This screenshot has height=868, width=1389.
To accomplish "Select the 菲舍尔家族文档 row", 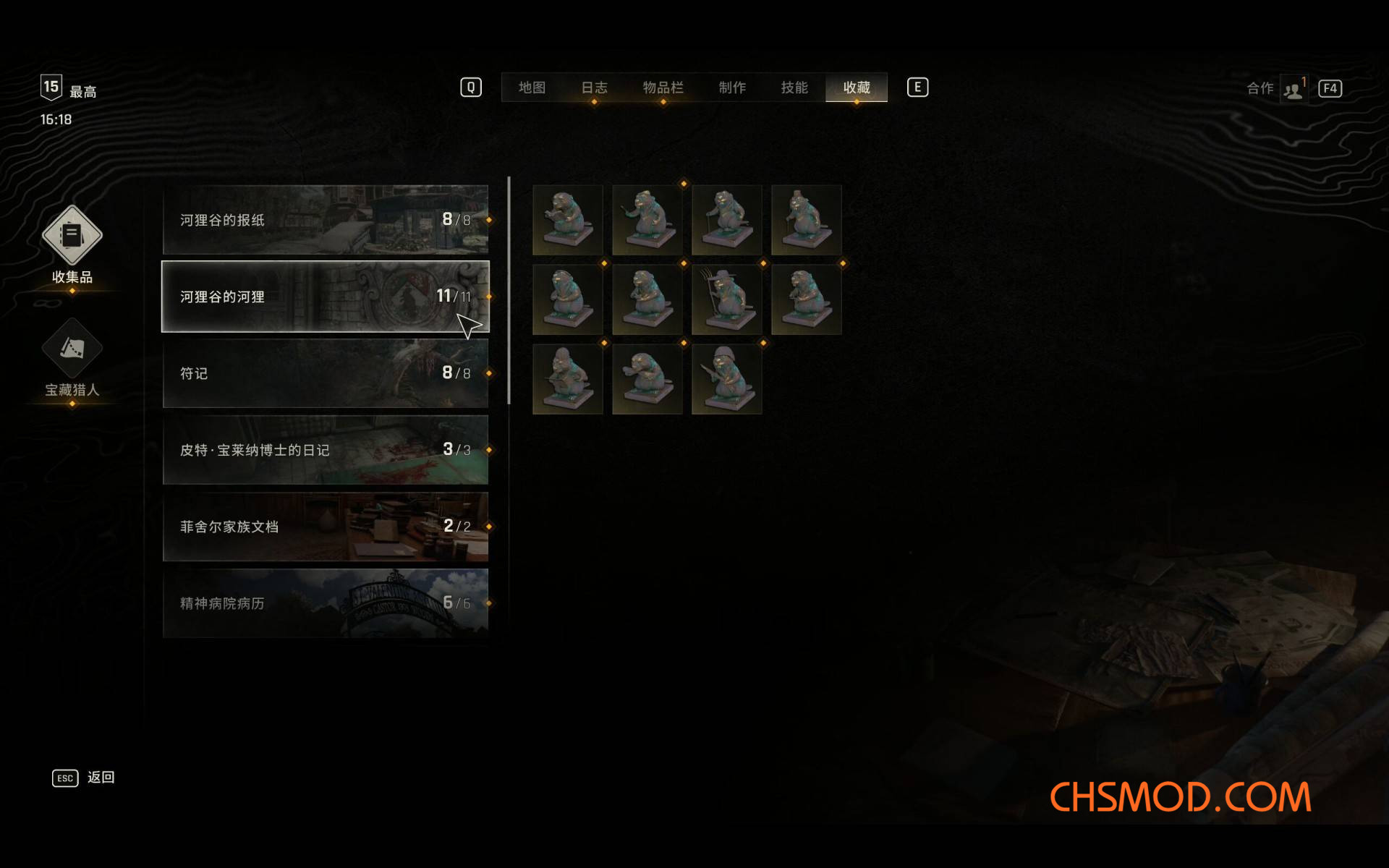I will pyautogui.click(x=326, y=527).
